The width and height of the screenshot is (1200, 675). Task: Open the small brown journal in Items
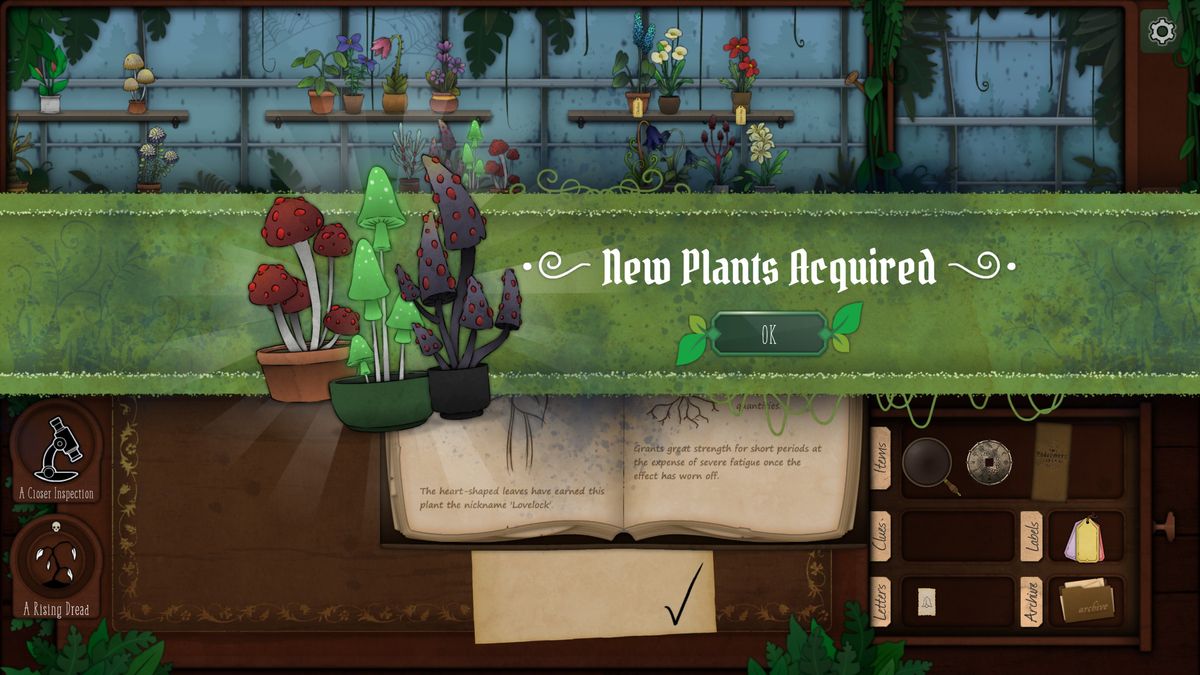click(1051, 461)
